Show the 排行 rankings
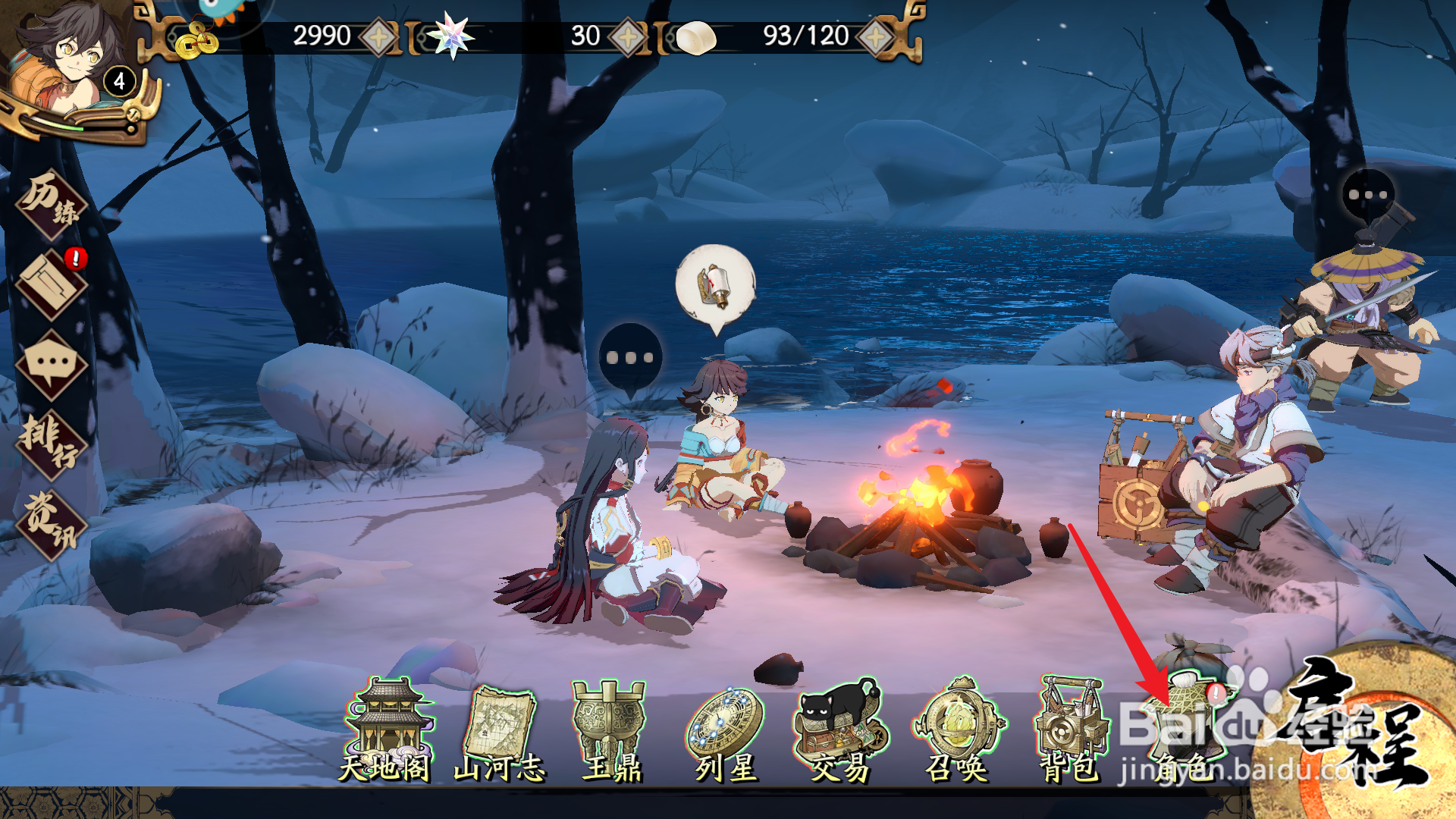 [52, 444]
